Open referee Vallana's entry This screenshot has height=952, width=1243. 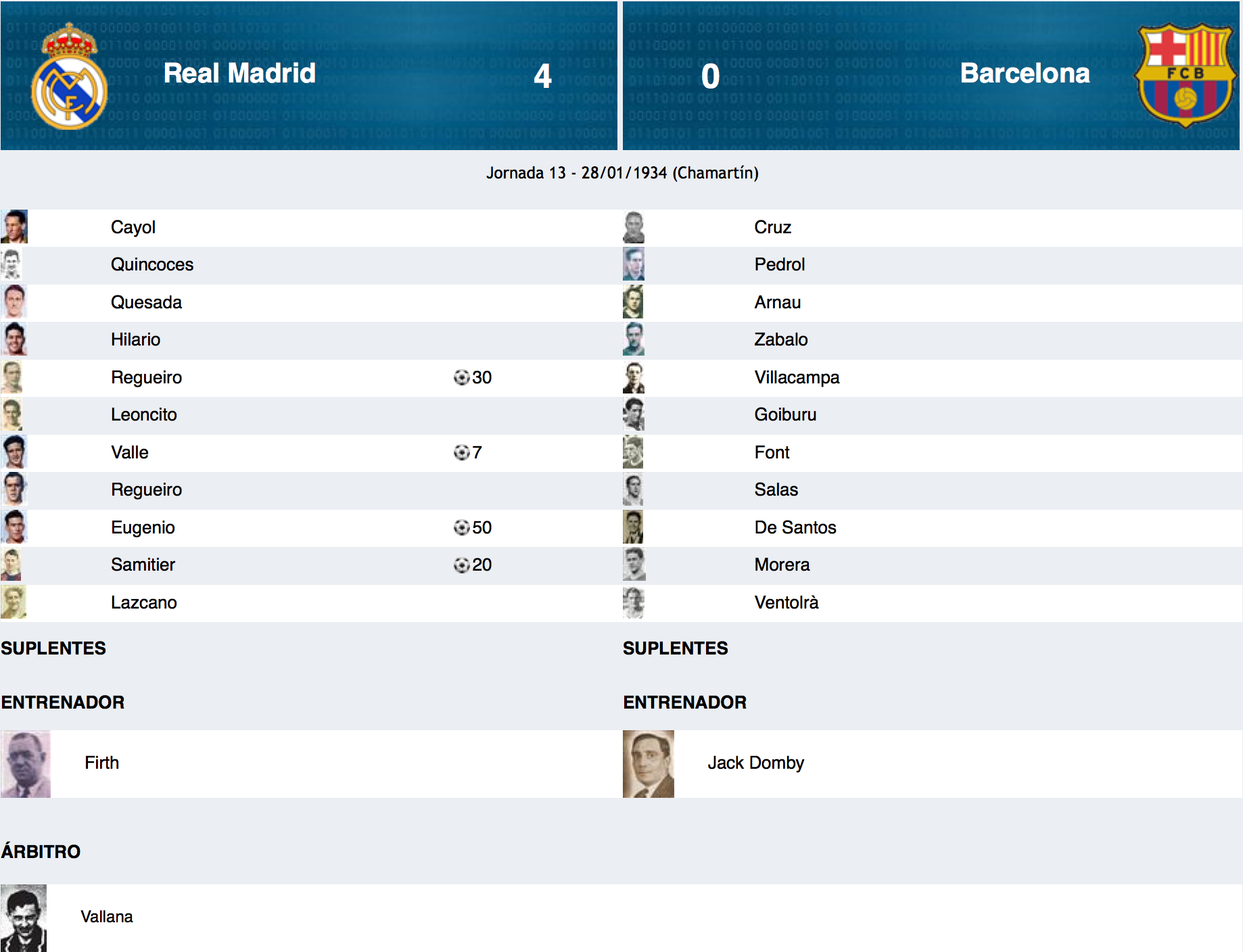click(107, 918)
